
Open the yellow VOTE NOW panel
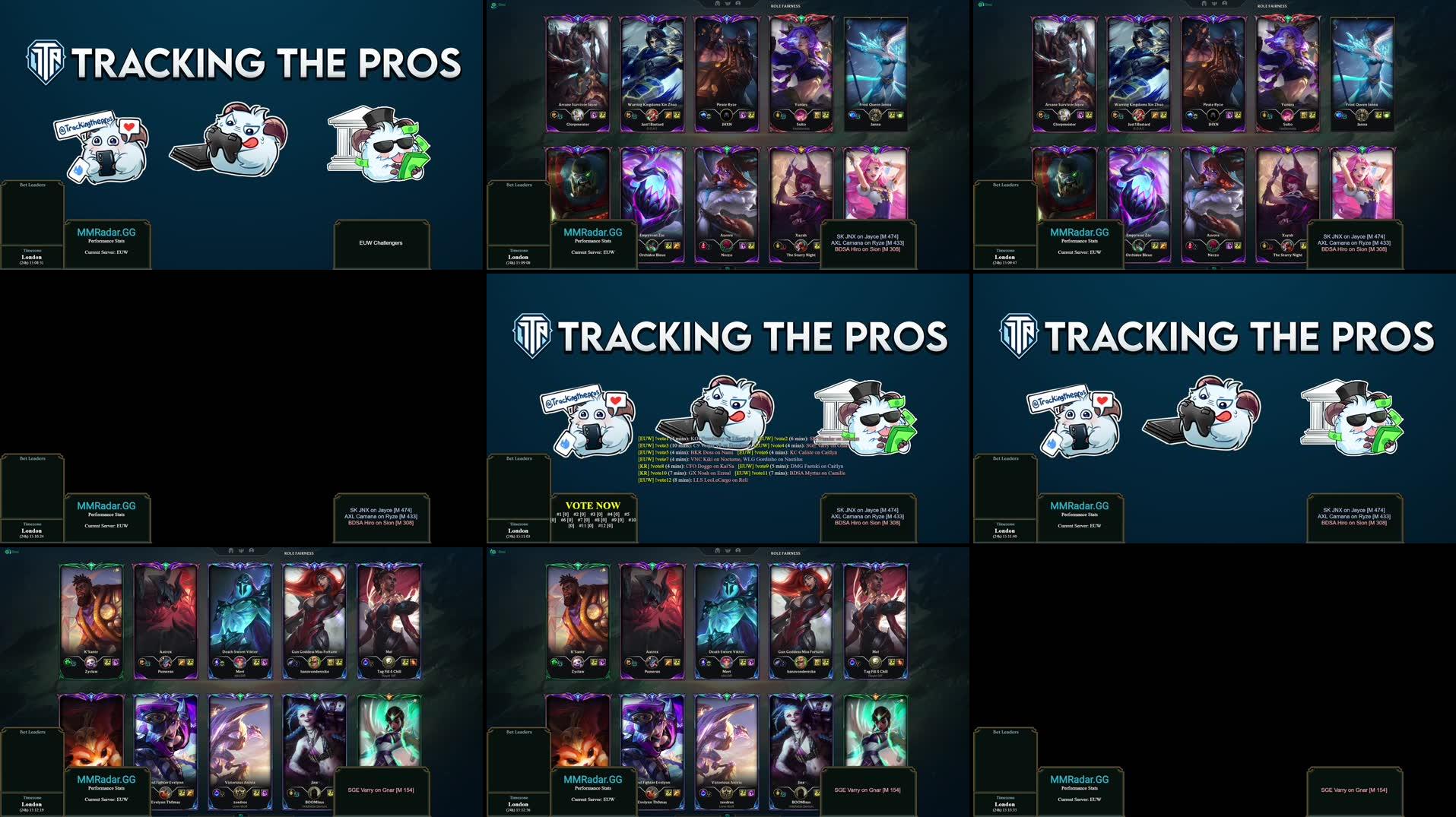coord(593,514)
